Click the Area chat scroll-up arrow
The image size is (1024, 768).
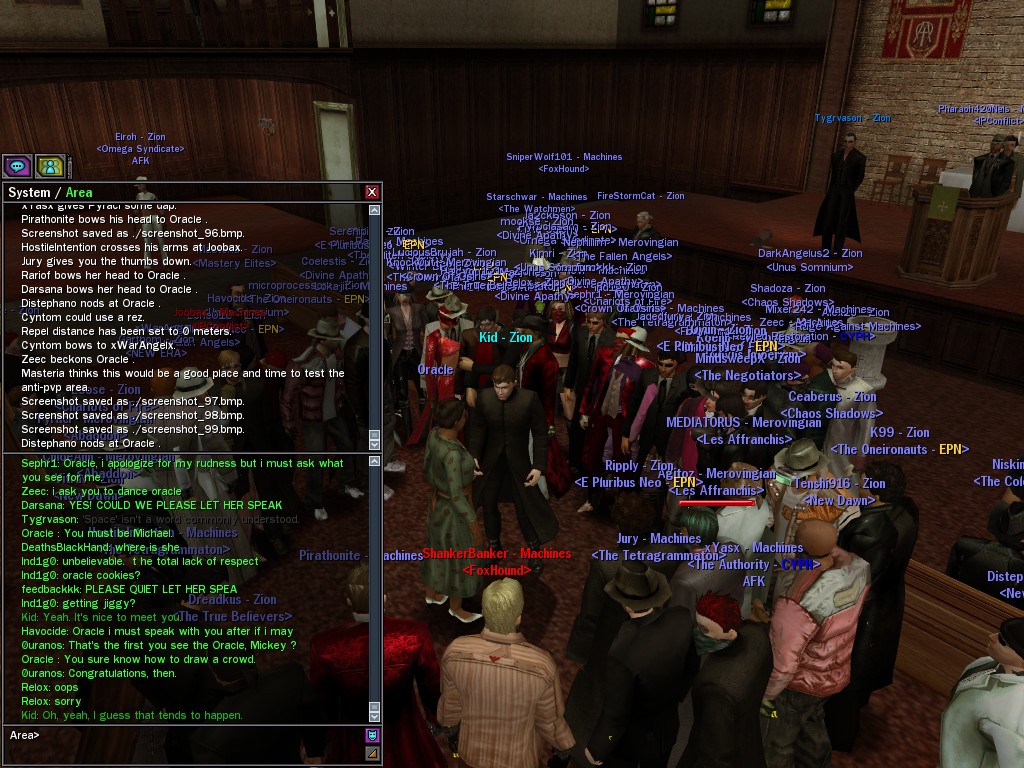click(375, 462)
